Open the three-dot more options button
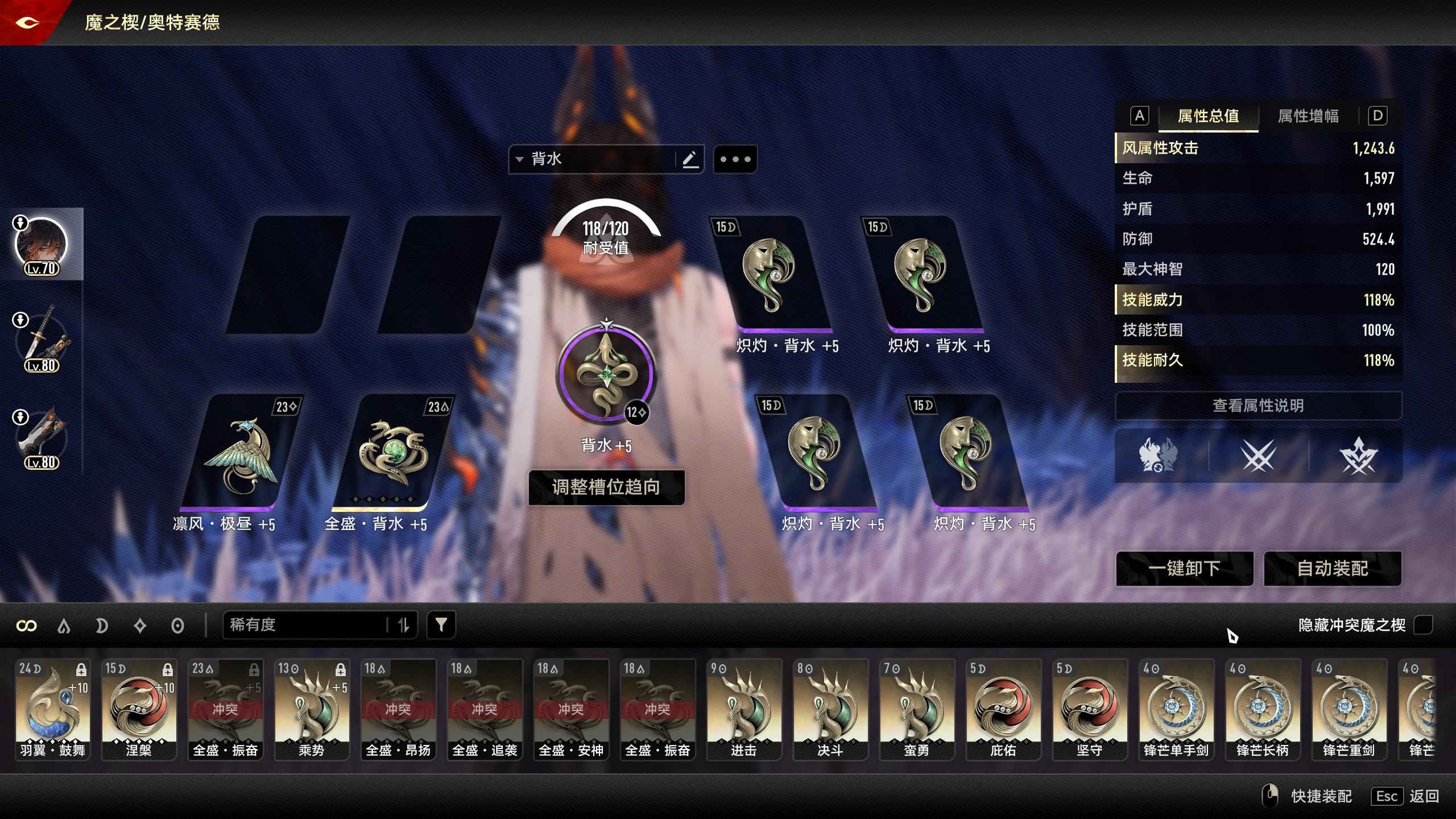Viewport: 1456px width, 819px height. pos(735,159)
